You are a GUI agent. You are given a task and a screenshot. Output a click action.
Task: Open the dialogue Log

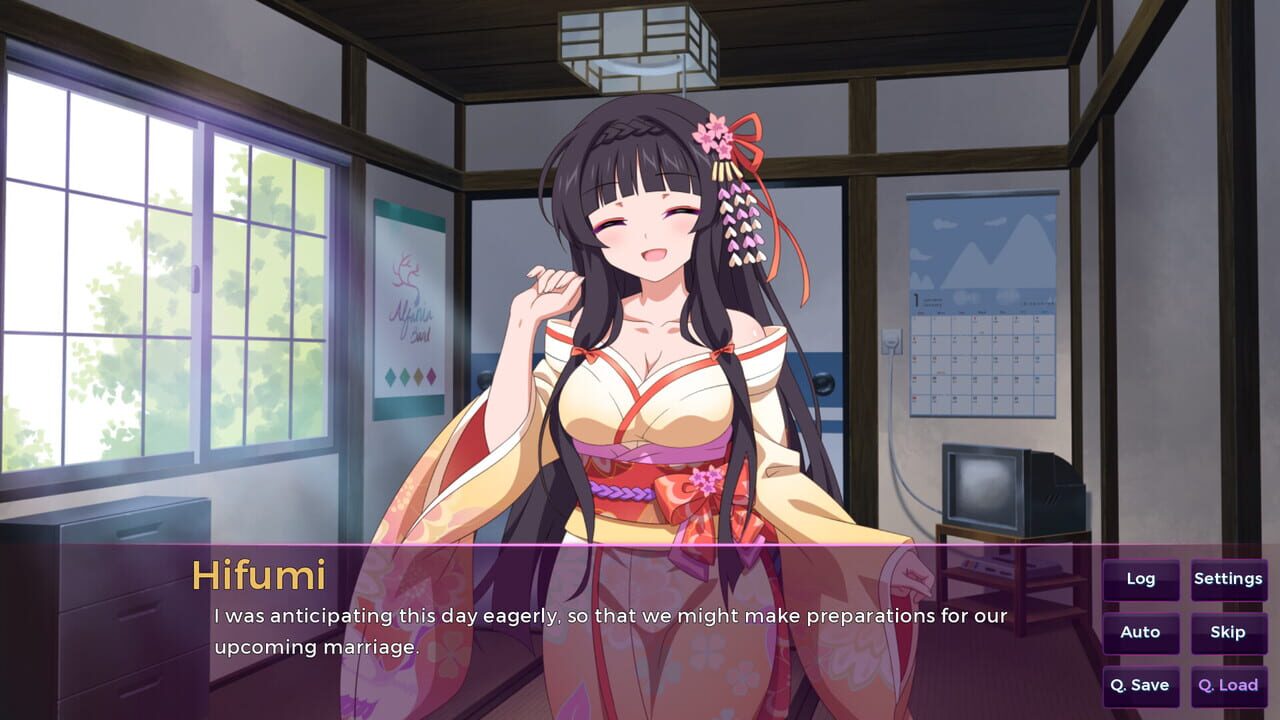(1141, 578)
